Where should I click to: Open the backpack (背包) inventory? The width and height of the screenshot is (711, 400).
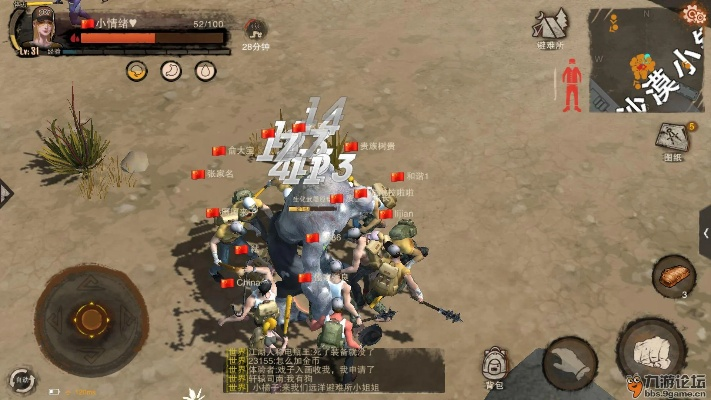pos(494,367)
